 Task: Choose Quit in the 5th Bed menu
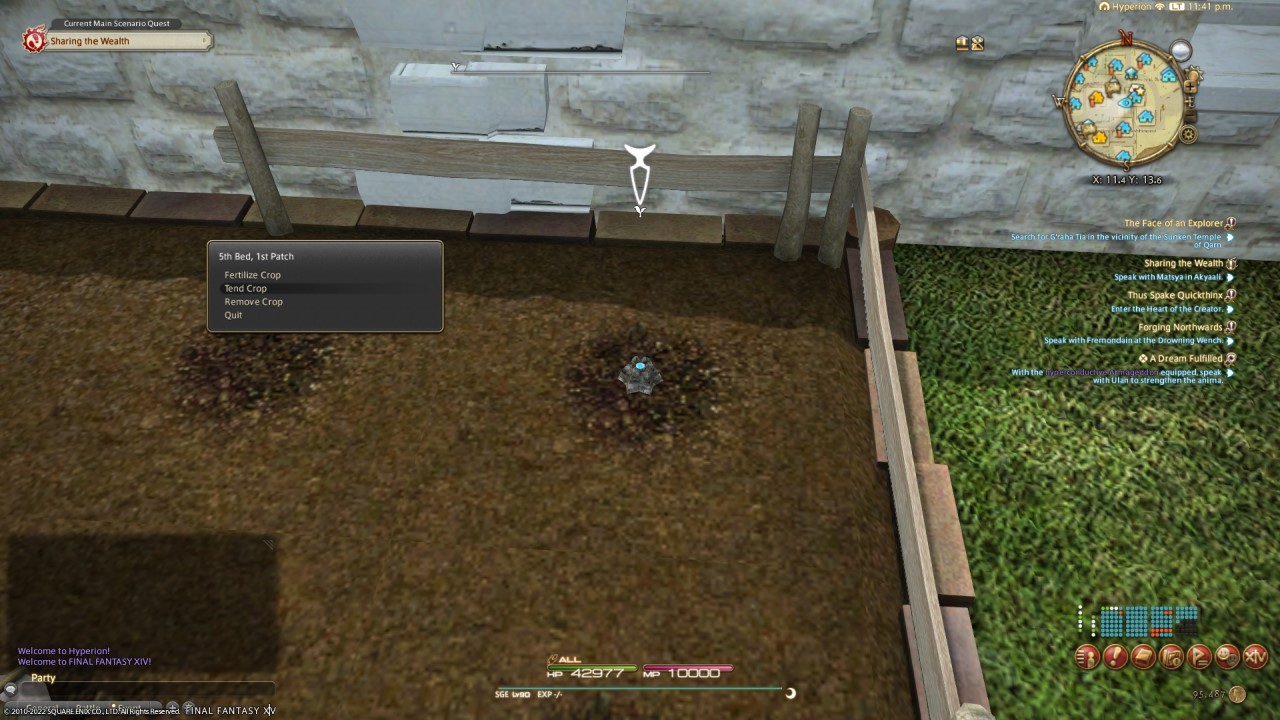233,315
